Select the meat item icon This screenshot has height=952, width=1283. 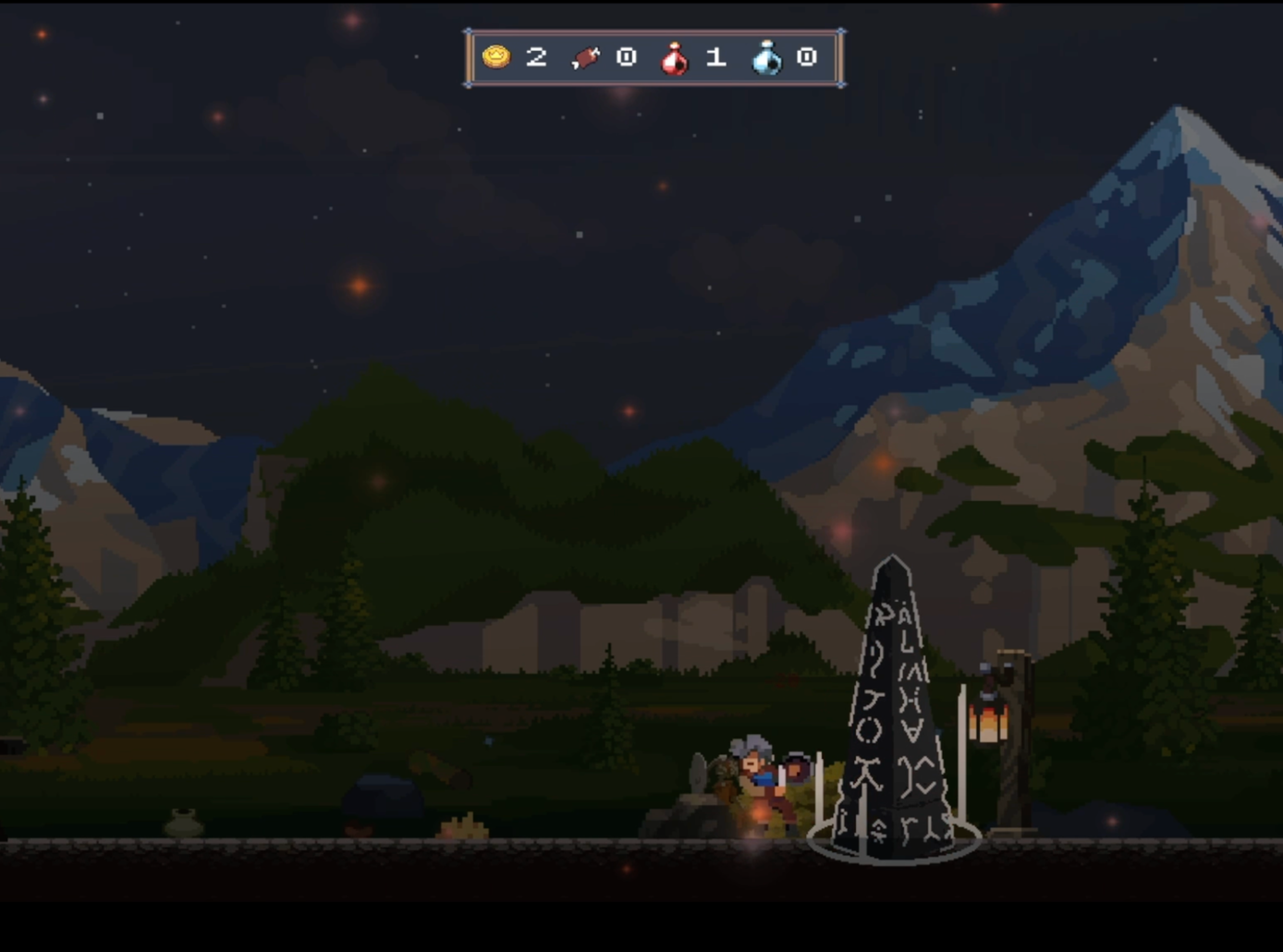tap(585, 58)
